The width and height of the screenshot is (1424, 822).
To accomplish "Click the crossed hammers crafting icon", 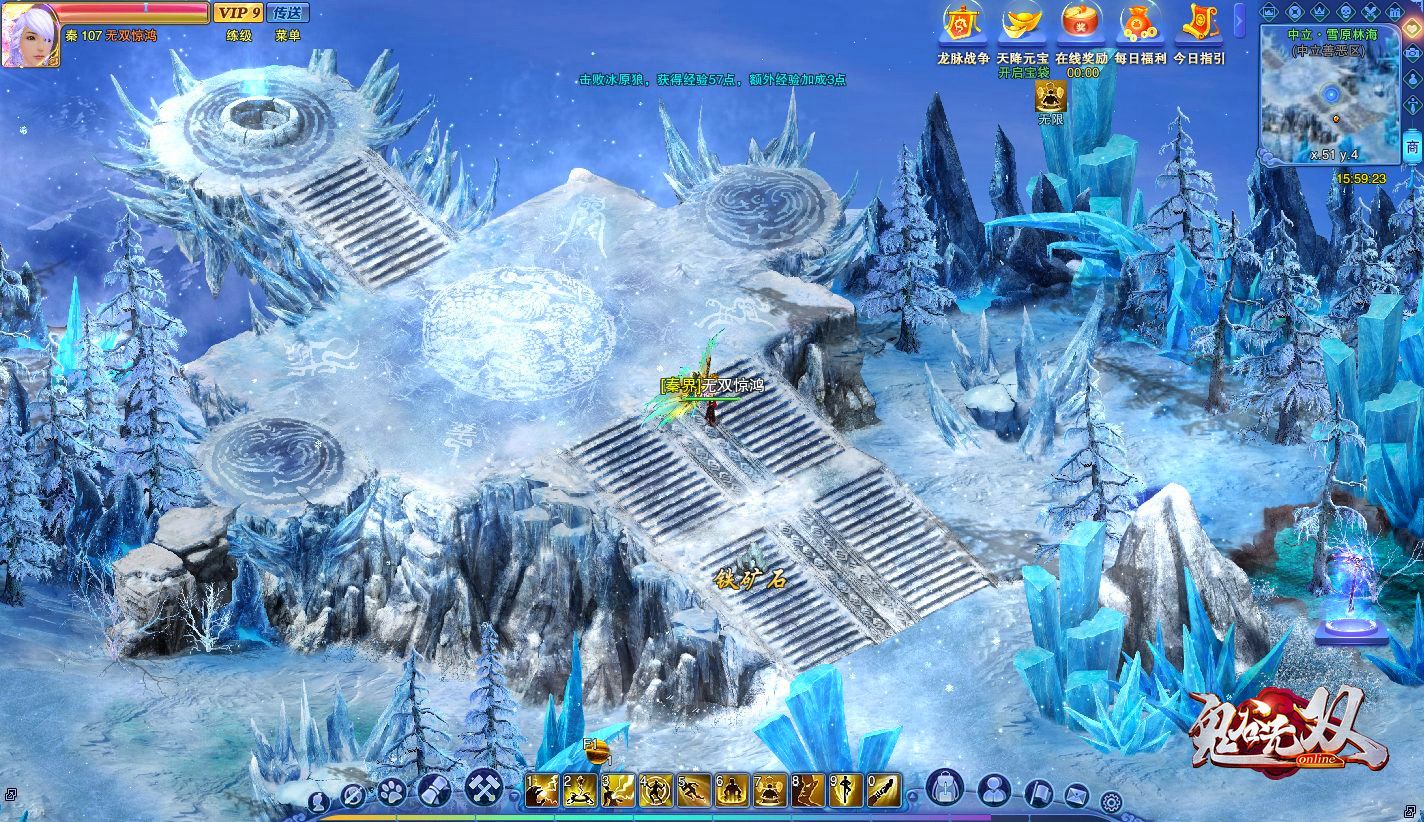I will click(x=484, y=790).
